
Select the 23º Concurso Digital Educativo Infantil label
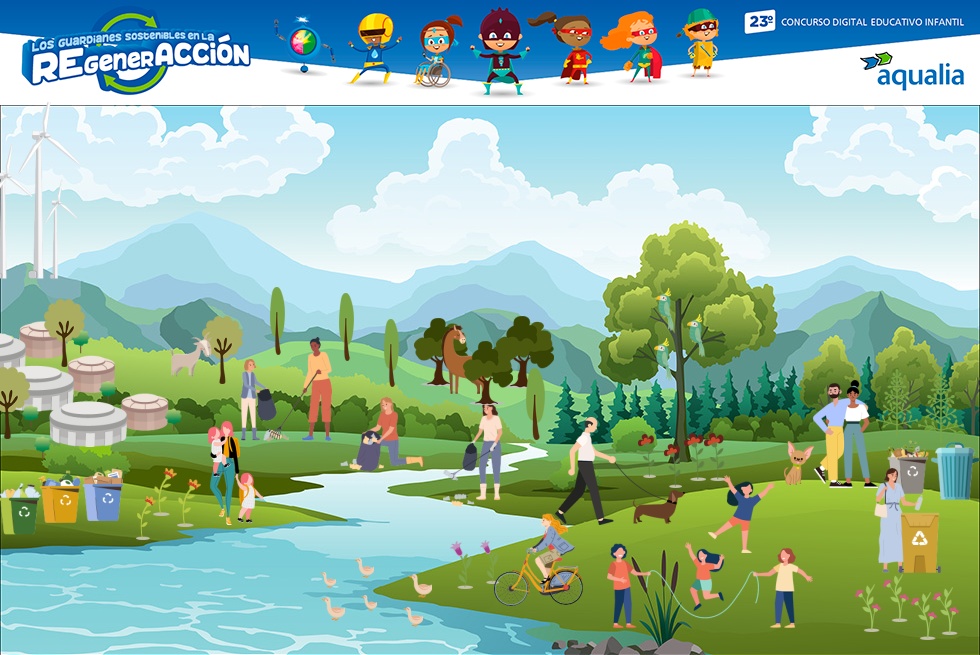click(x=853, y=21)
